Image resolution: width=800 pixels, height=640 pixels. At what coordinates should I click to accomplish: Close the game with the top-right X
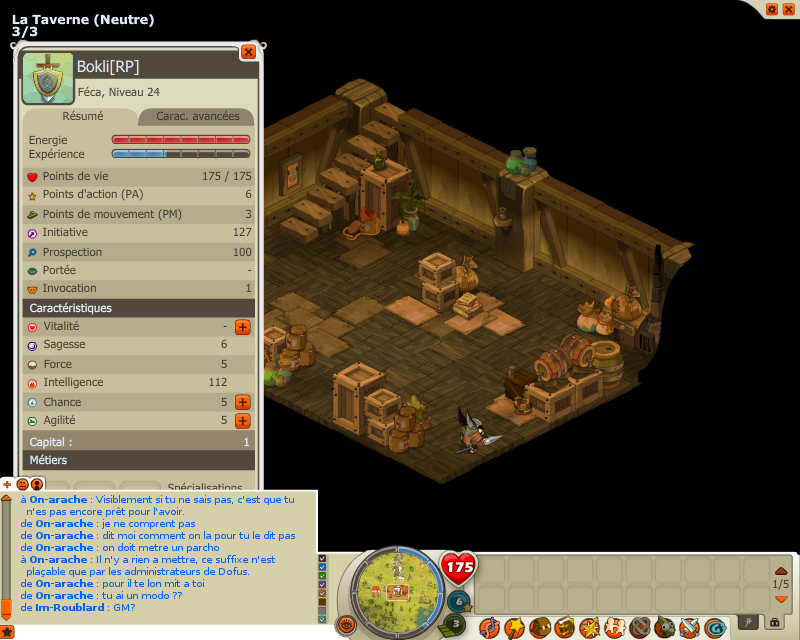coord(788,9)
